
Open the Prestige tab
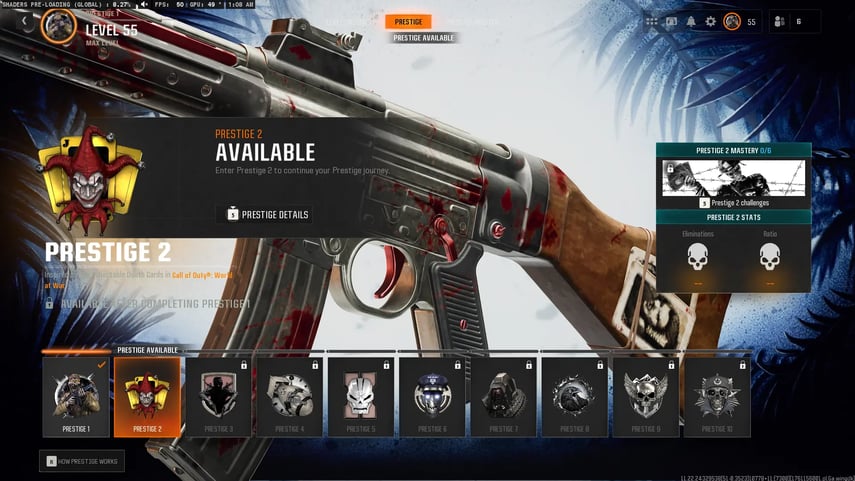408,21
